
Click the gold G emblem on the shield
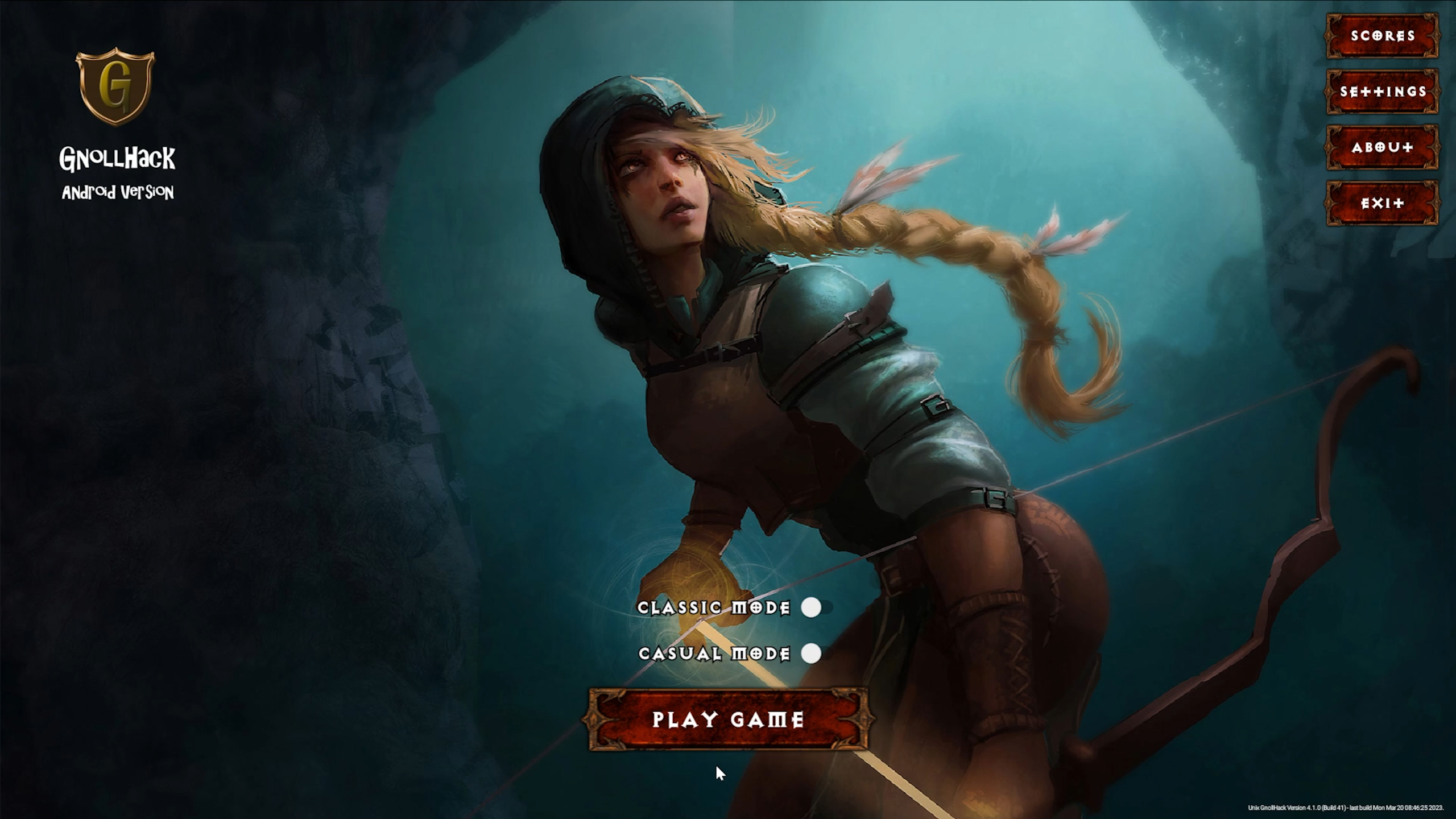tap(115, 85)
